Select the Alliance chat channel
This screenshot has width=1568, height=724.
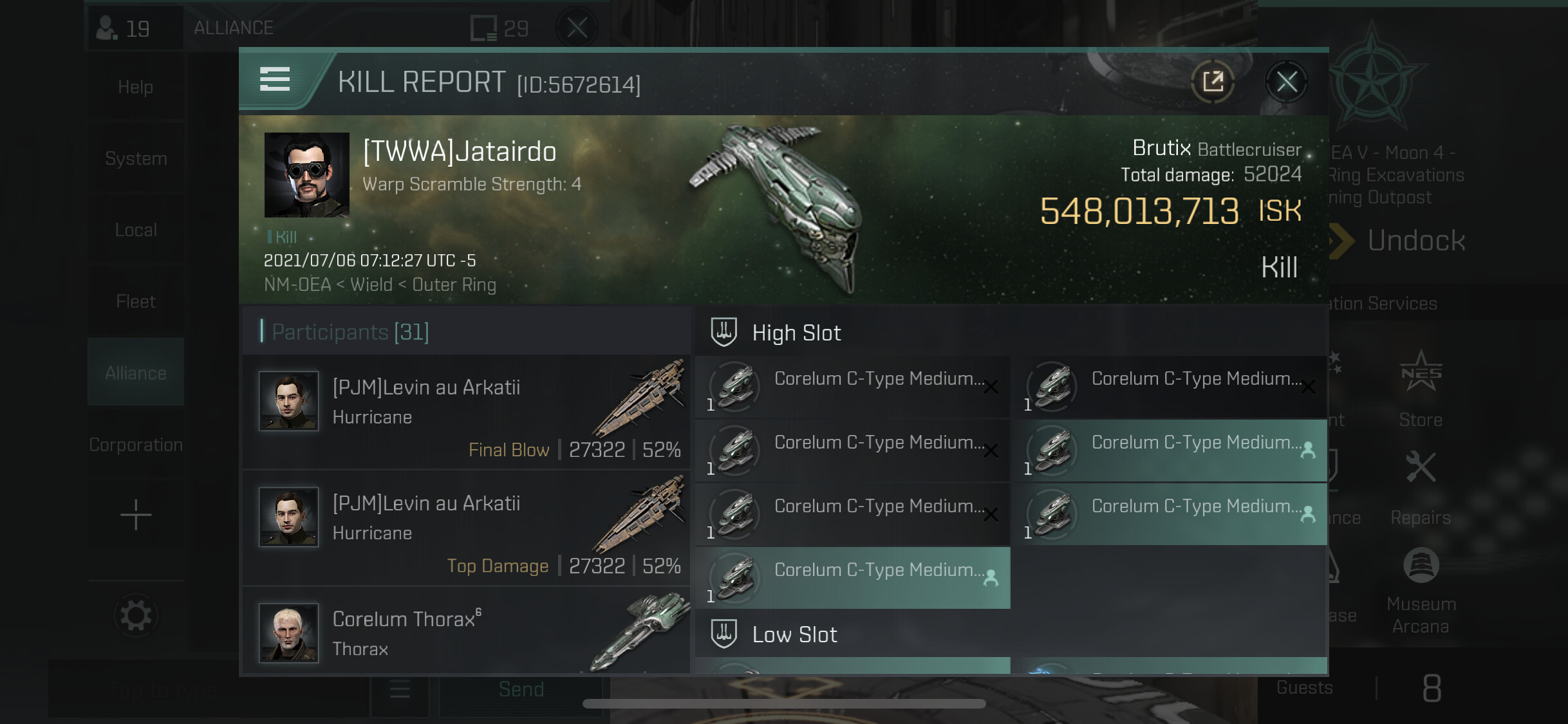point(136,373)
